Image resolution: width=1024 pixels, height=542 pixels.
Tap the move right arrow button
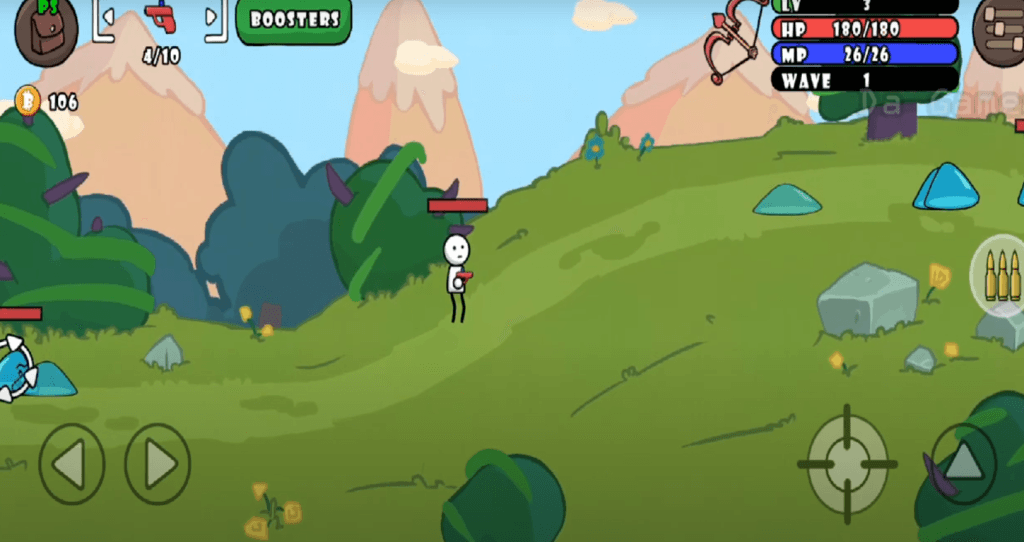[158, 464]
